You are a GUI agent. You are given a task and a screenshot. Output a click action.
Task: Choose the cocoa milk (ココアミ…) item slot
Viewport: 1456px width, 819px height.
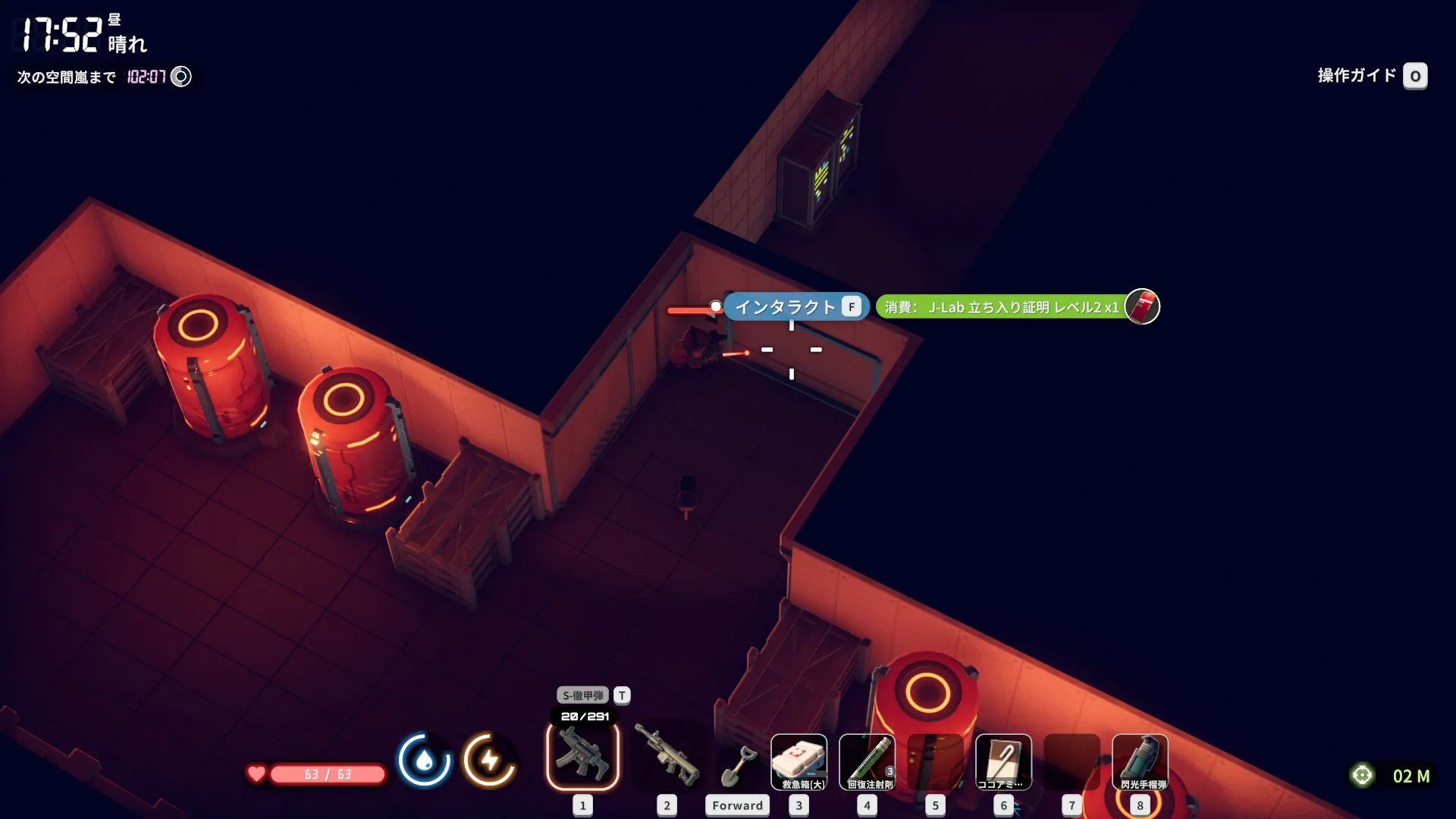click(1003, 762)
